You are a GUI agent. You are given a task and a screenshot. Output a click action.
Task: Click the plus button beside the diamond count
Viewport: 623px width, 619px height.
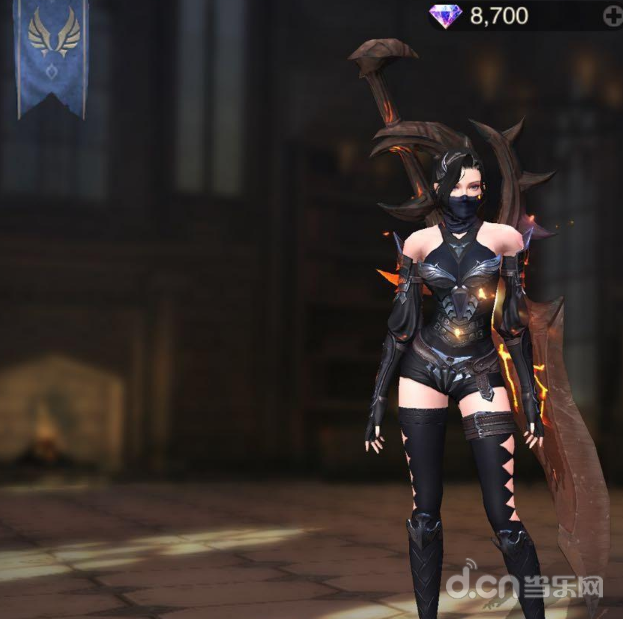point(611,16)
